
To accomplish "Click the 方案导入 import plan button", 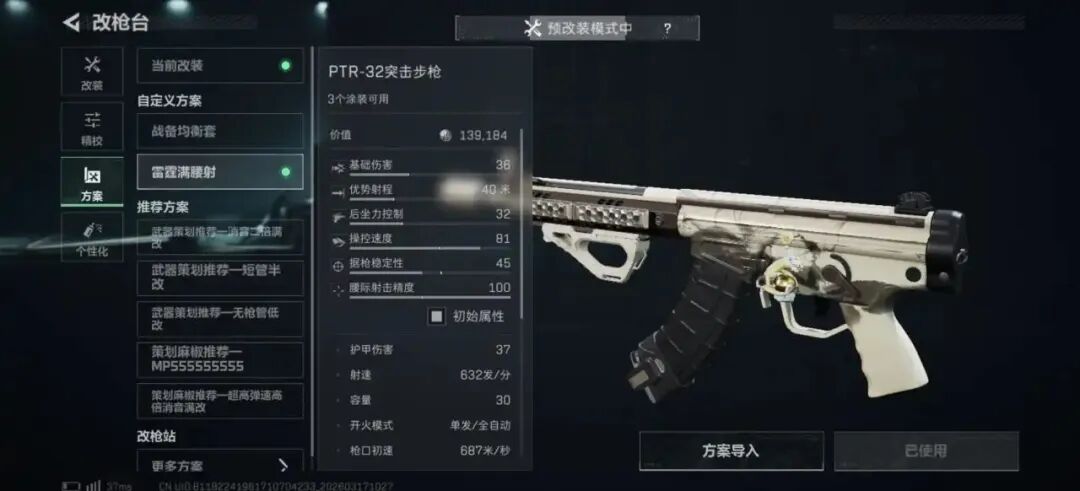I will coord(731,451).
